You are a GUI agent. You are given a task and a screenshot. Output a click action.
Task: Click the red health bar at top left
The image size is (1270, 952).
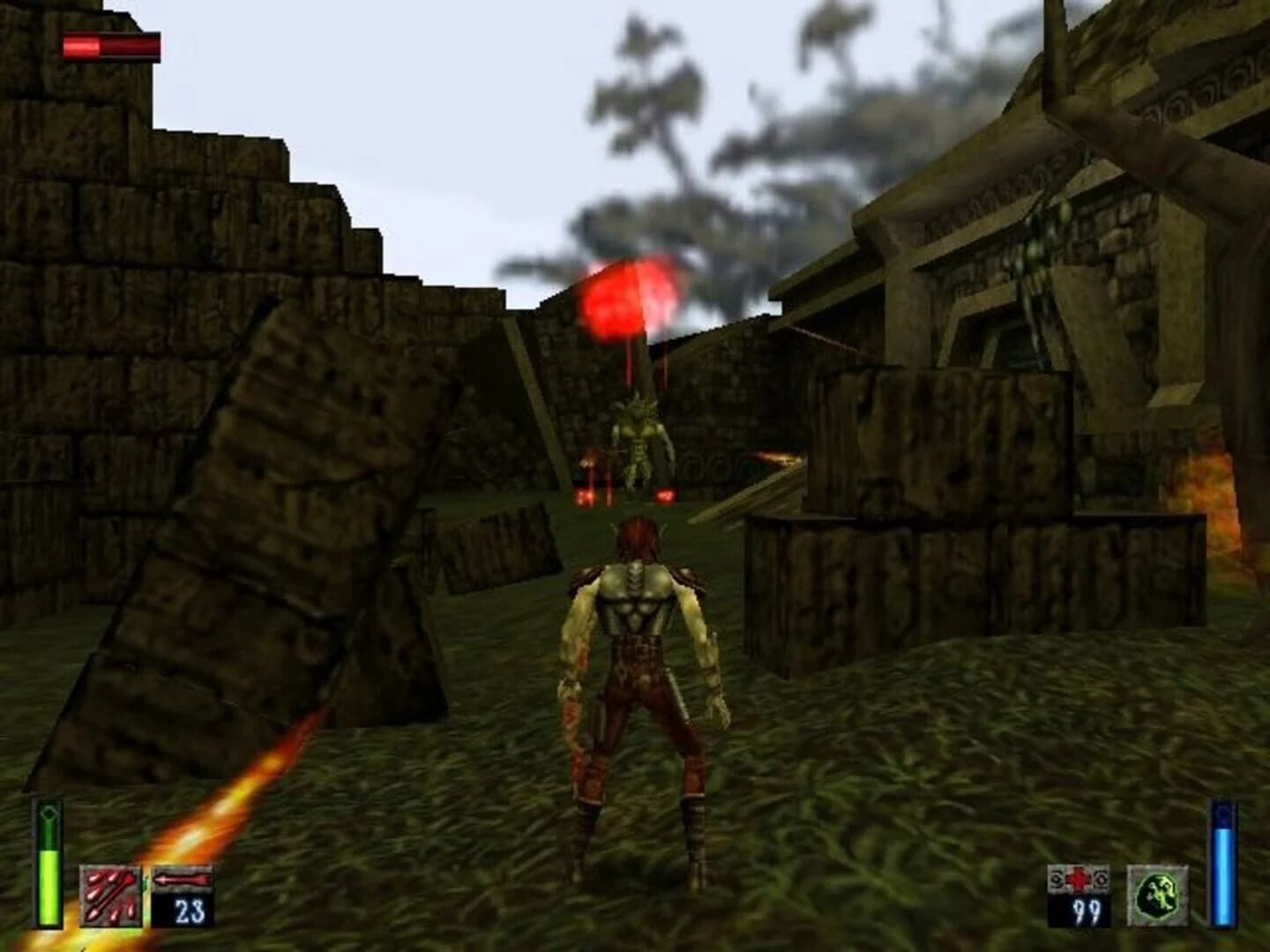108,42
